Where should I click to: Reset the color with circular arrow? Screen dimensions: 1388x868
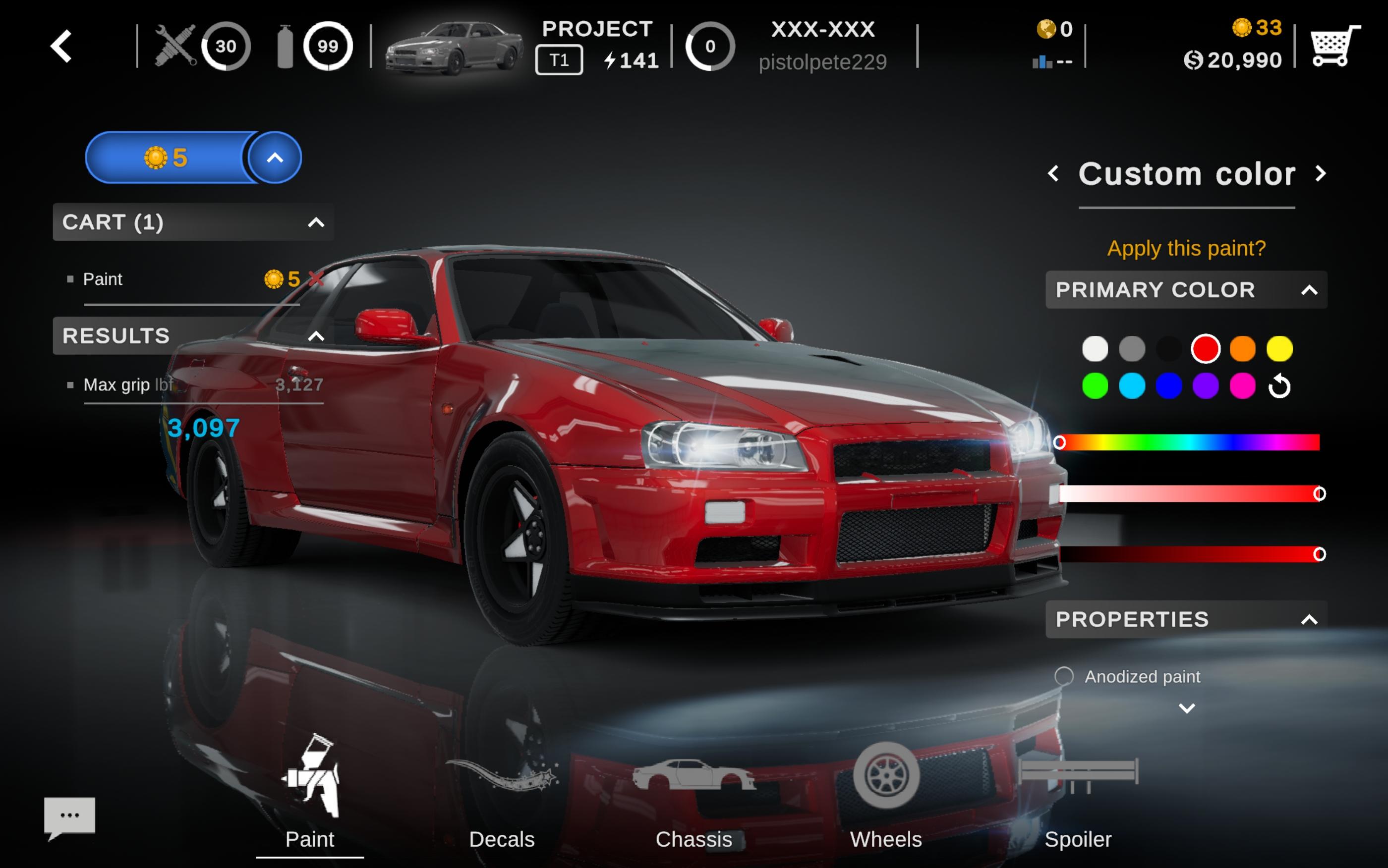click(x=1279, y=386)
